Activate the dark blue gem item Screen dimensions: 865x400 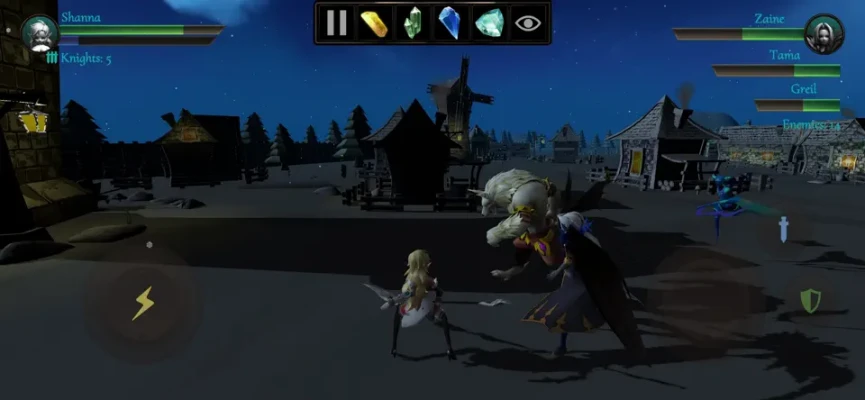450,22
